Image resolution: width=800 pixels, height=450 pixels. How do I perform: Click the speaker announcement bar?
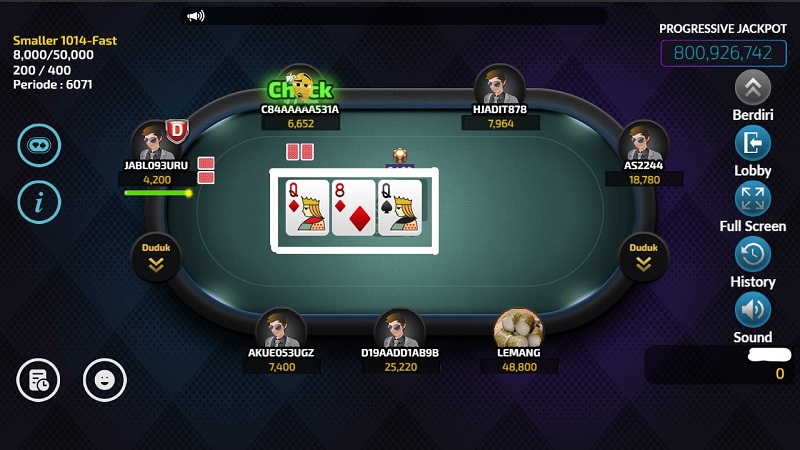pos(395,16)
